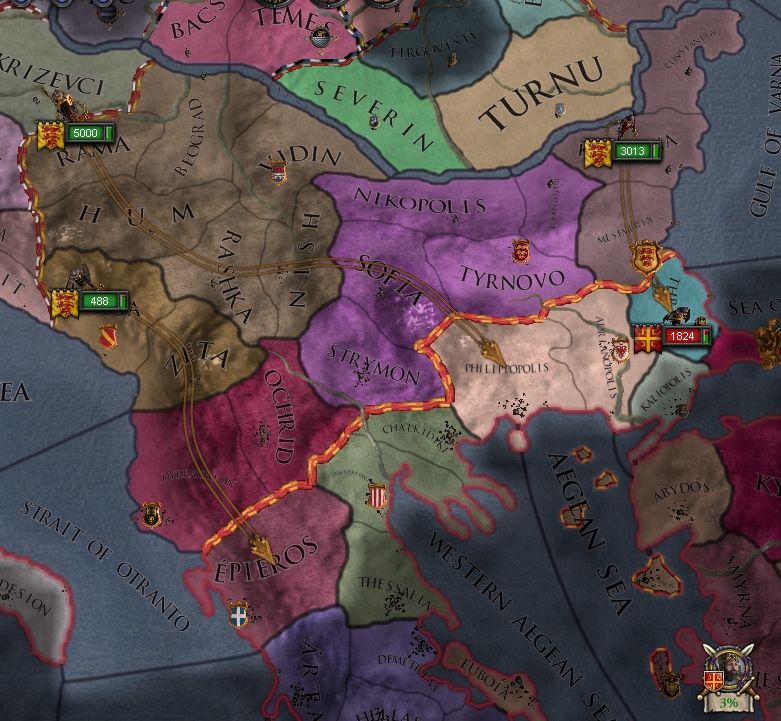Image resolution: width=781 pixels, height=721 pixels.
Task: Select the army with 3013 troops
Action: pos(624,152)
